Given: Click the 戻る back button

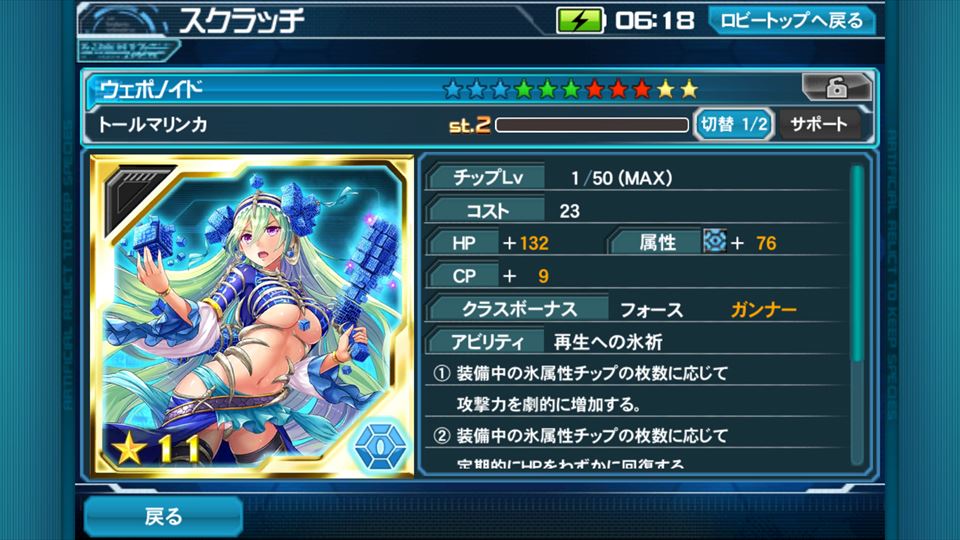Looking at the screenshot, I should (163, 516).
